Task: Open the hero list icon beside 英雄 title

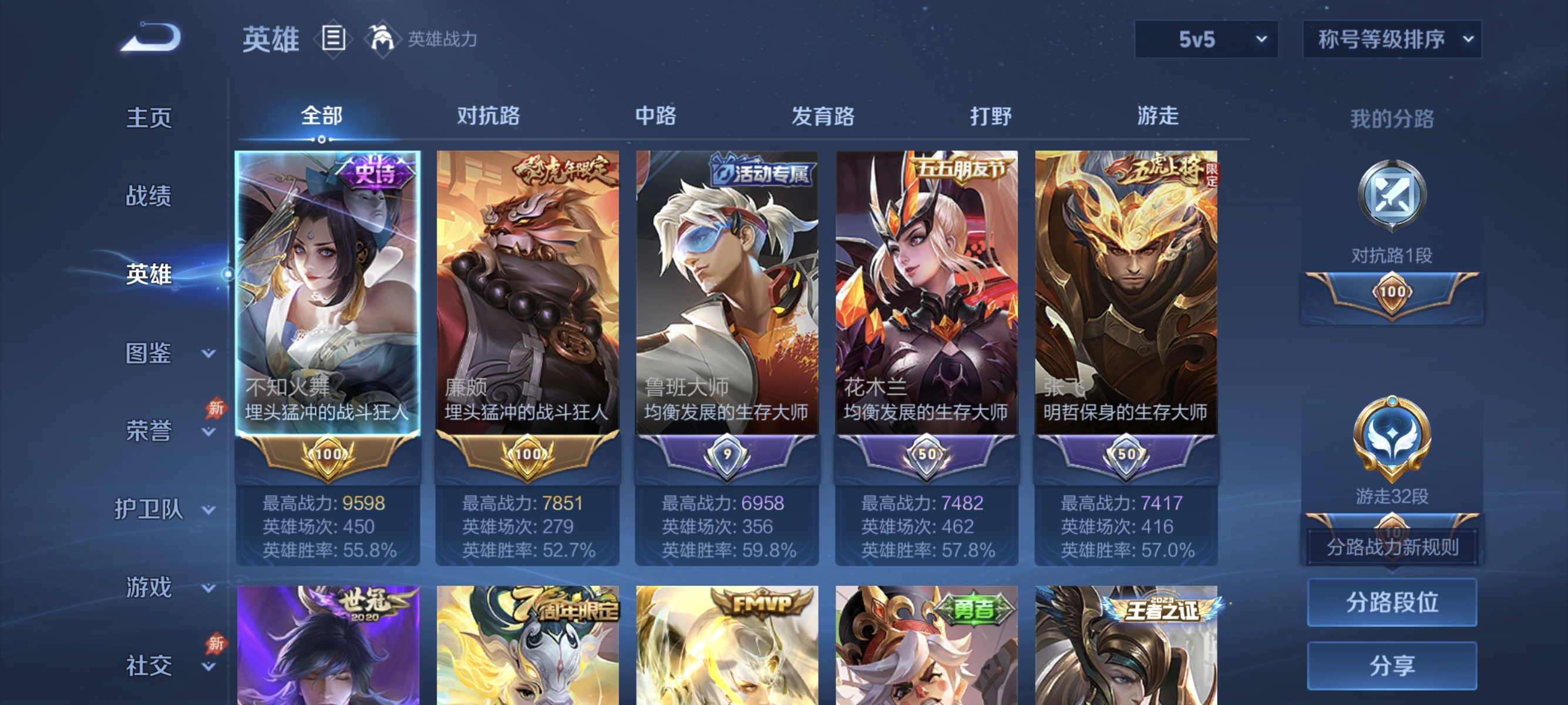Action: click(x=334, y=38)
